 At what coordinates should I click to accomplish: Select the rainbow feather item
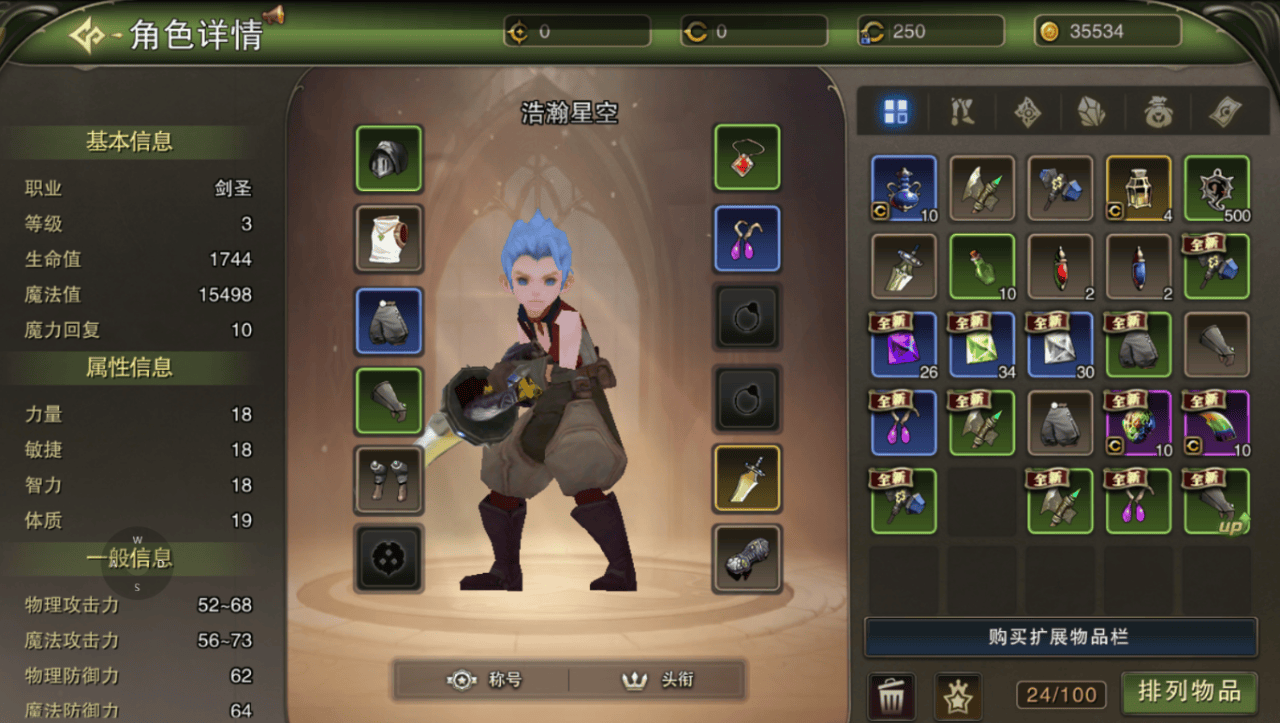pyautogui.click(x=1216, y=423)
